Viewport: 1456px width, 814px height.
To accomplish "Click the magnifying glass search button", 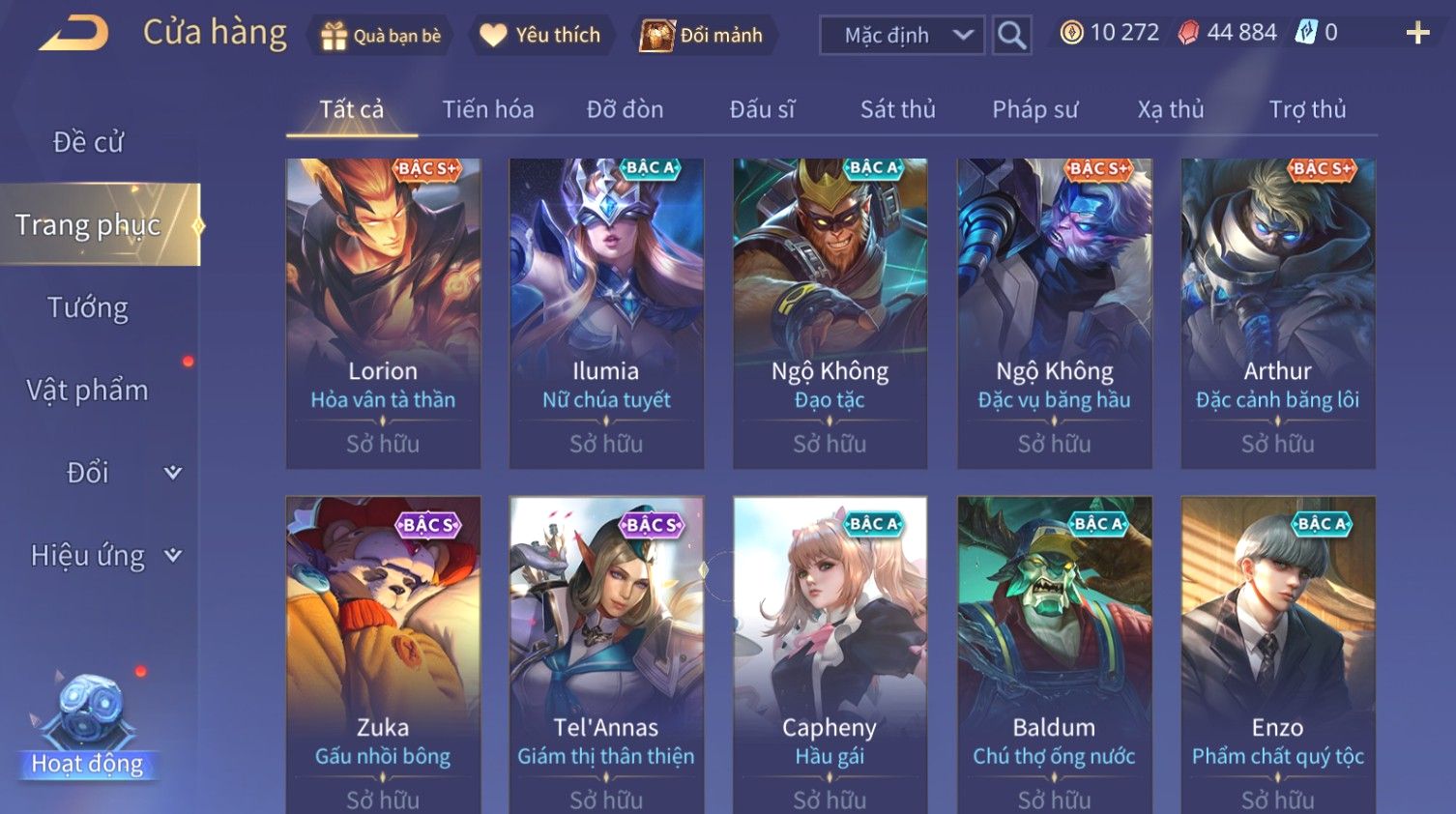I will click(x=1011, y=36).
